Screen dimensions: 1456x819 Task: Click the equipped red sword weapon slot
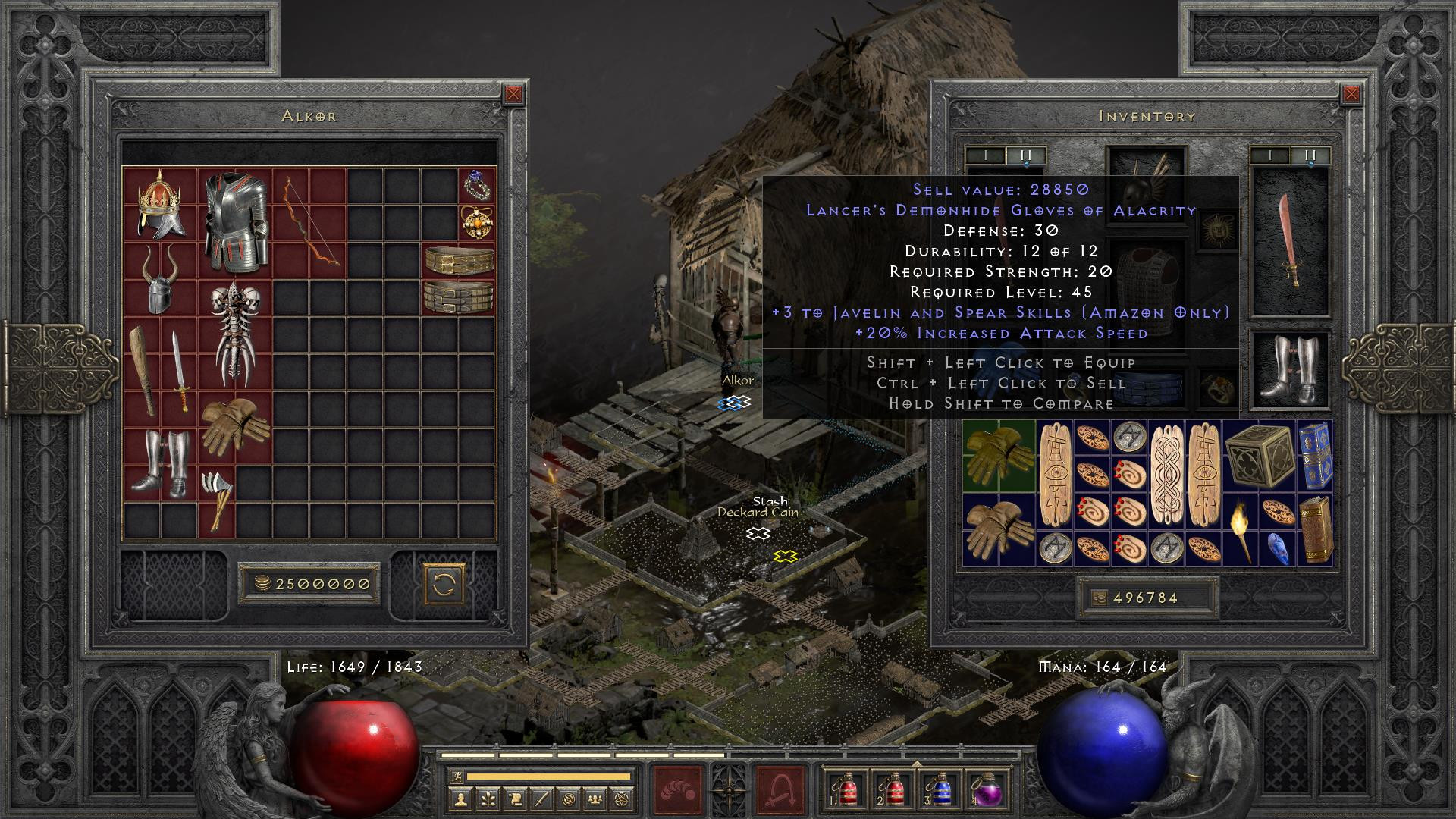click(1289, 241)
